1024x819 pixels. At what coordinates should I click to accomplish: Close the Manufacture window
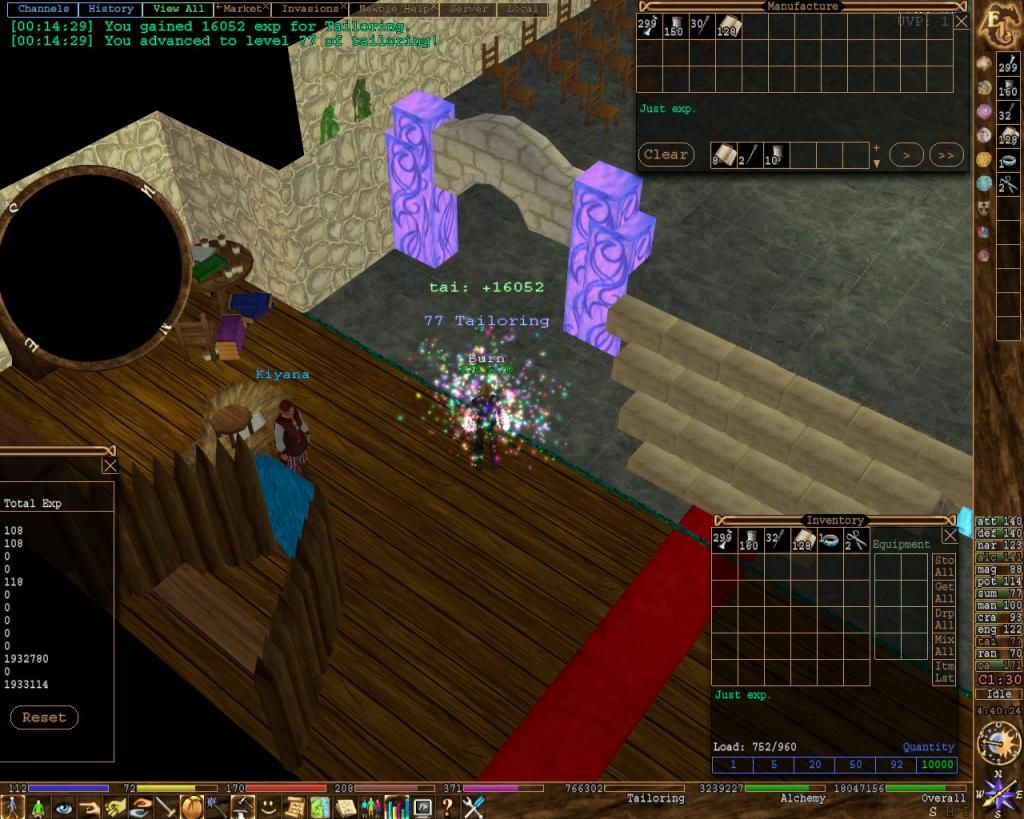[x=961, y=21]
